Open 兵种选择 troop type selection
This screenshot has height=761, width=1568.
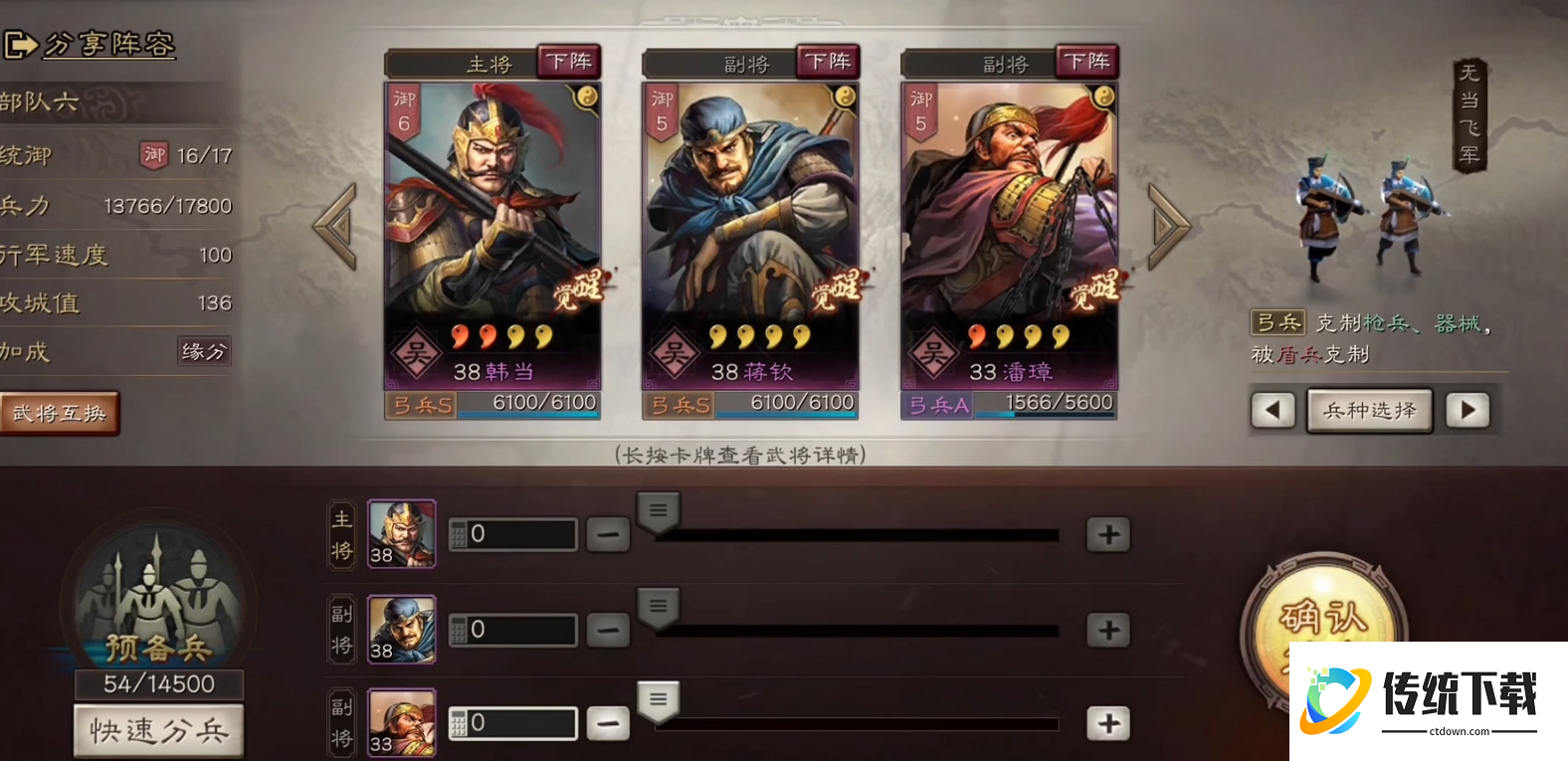[1369, 410]
